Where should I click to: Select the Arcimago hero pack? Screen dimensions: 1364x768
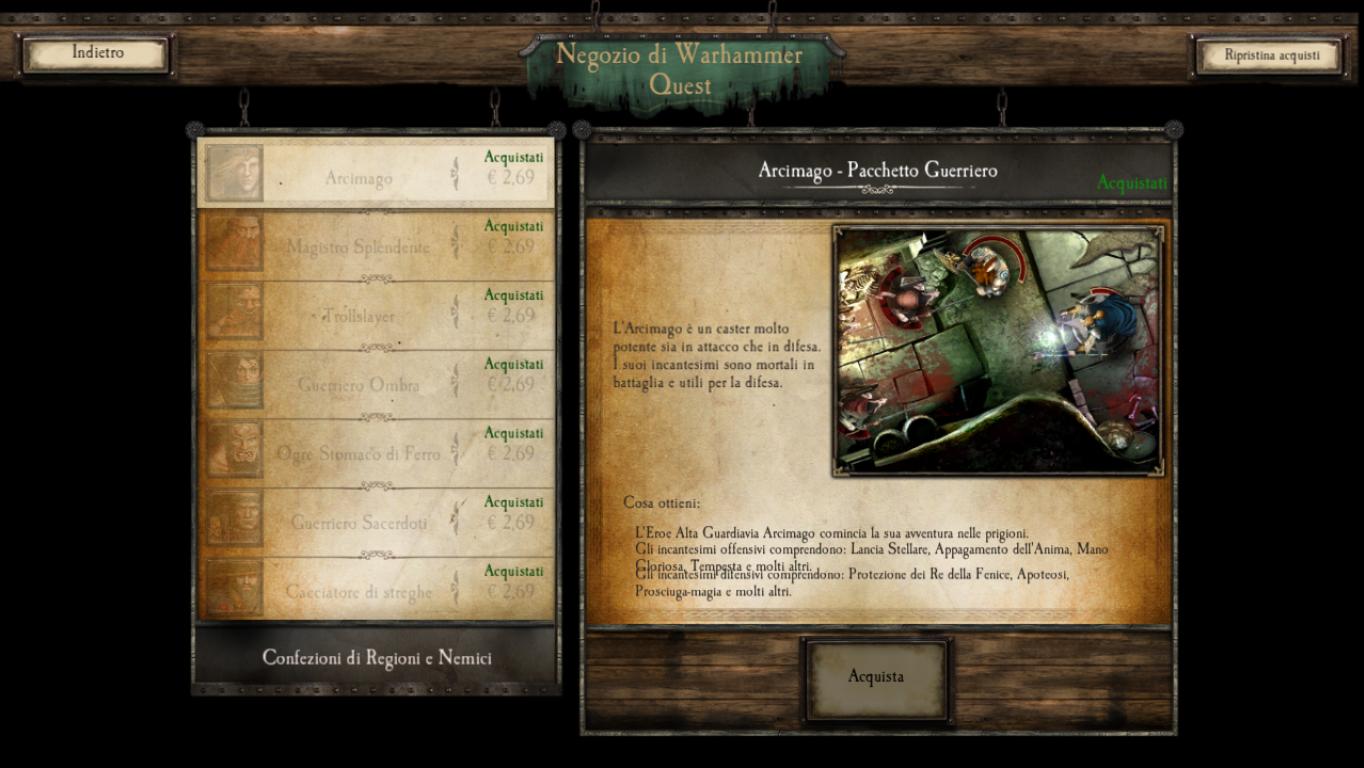(x=376, y=173)
